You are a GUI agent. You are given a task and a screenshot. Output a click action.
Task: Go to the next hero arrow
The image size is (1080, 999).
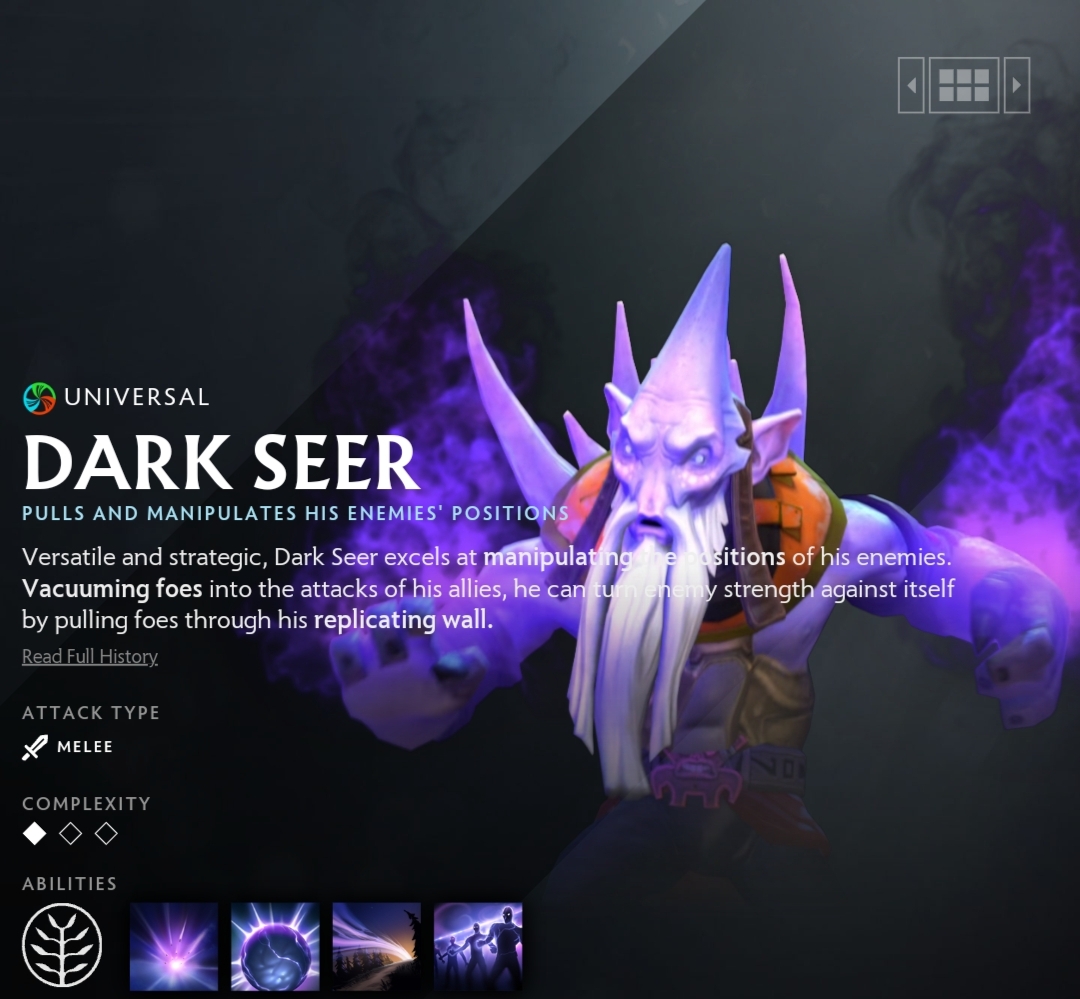(x=1016, y=85)
